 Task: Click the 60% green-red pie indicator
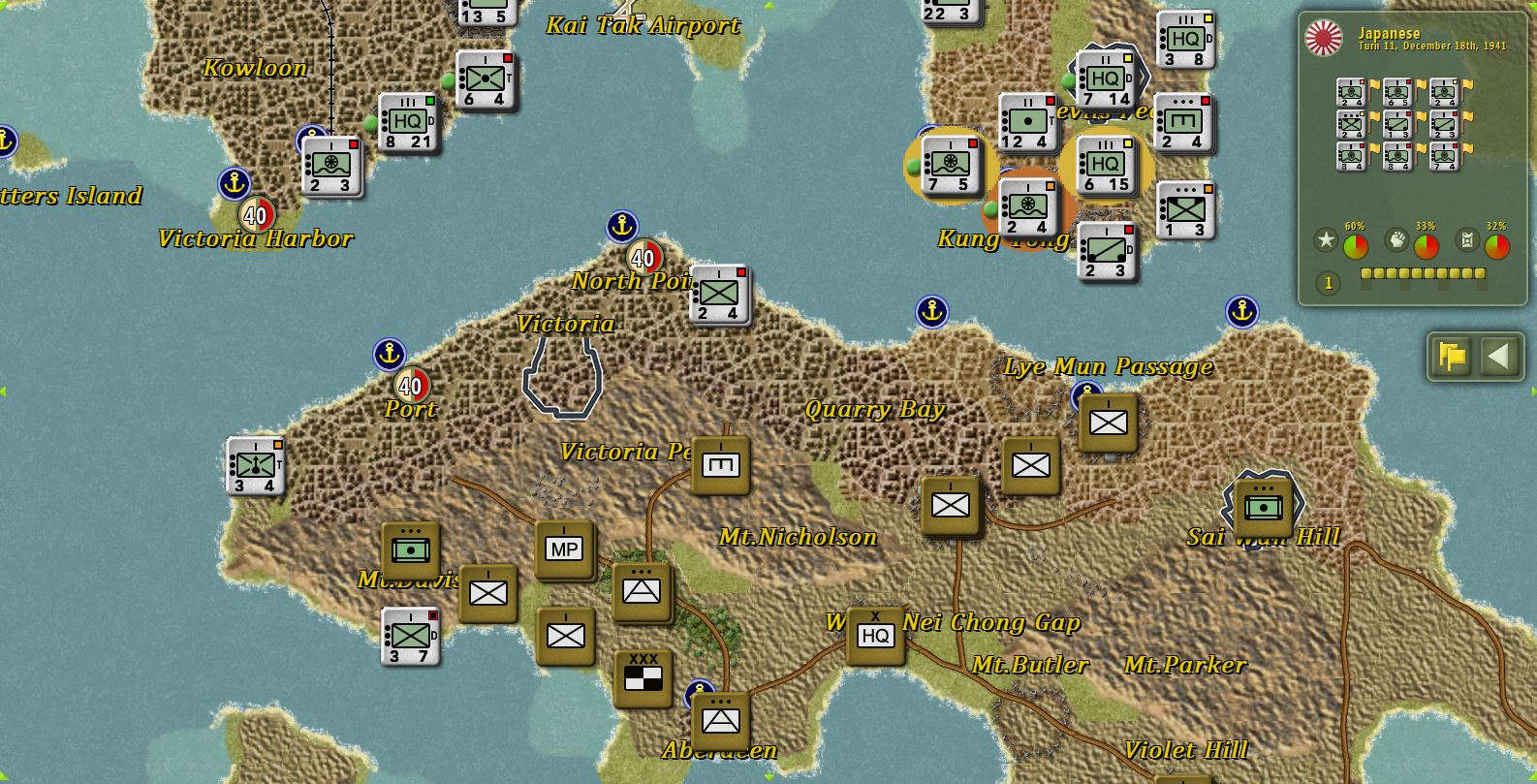click(1355, 245)
